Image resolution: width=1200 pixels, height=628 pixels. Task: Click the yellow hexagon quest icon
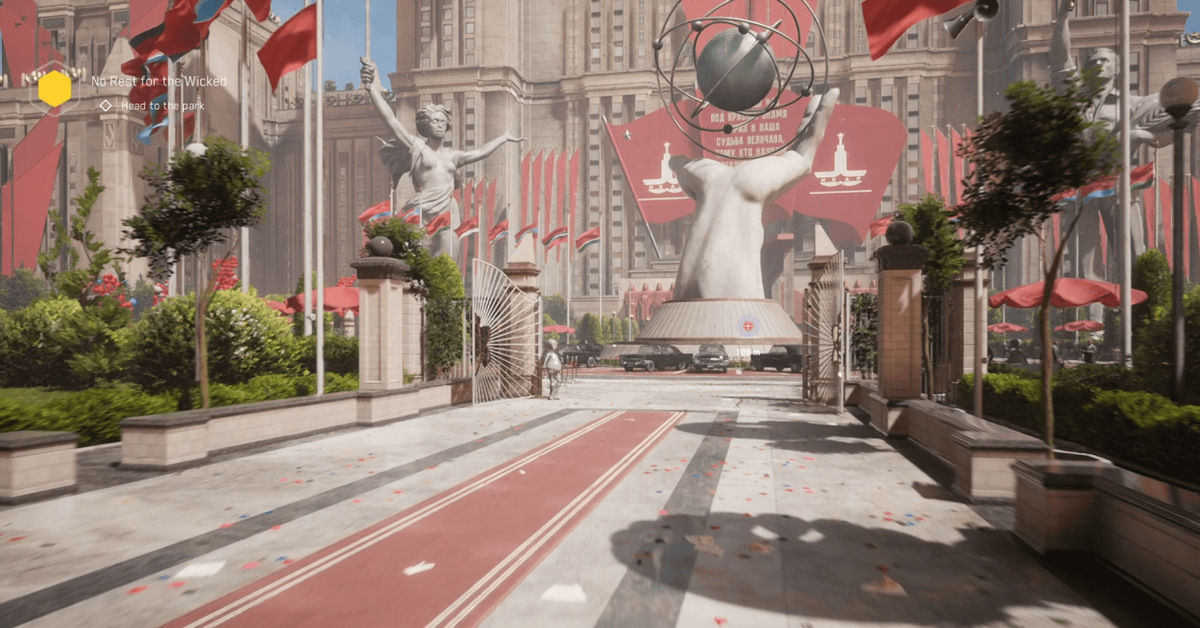tap(55, 89)
